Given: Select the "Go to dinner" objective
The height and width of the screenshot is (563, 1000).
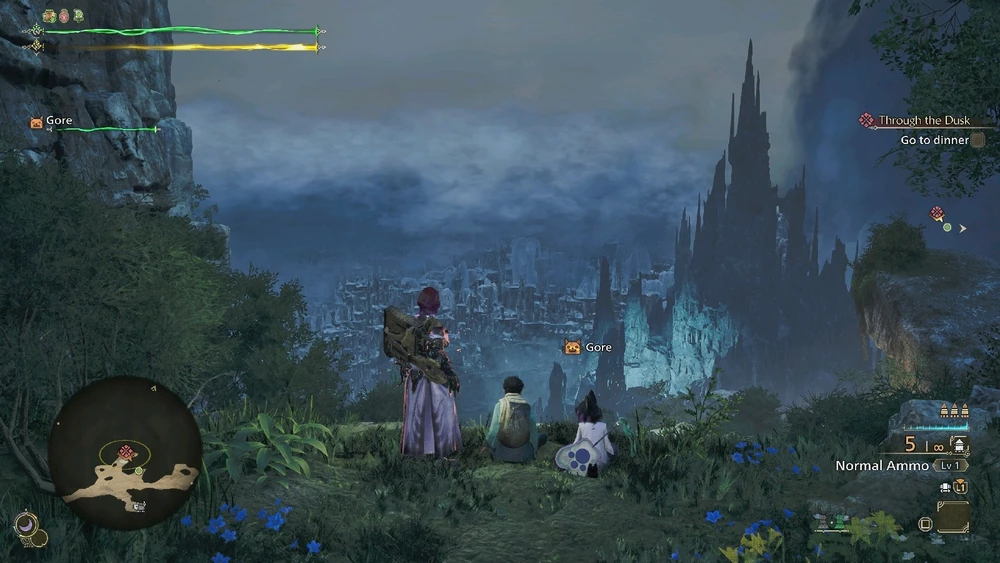Looking at the screenshot, I should [x=934, y=141].
